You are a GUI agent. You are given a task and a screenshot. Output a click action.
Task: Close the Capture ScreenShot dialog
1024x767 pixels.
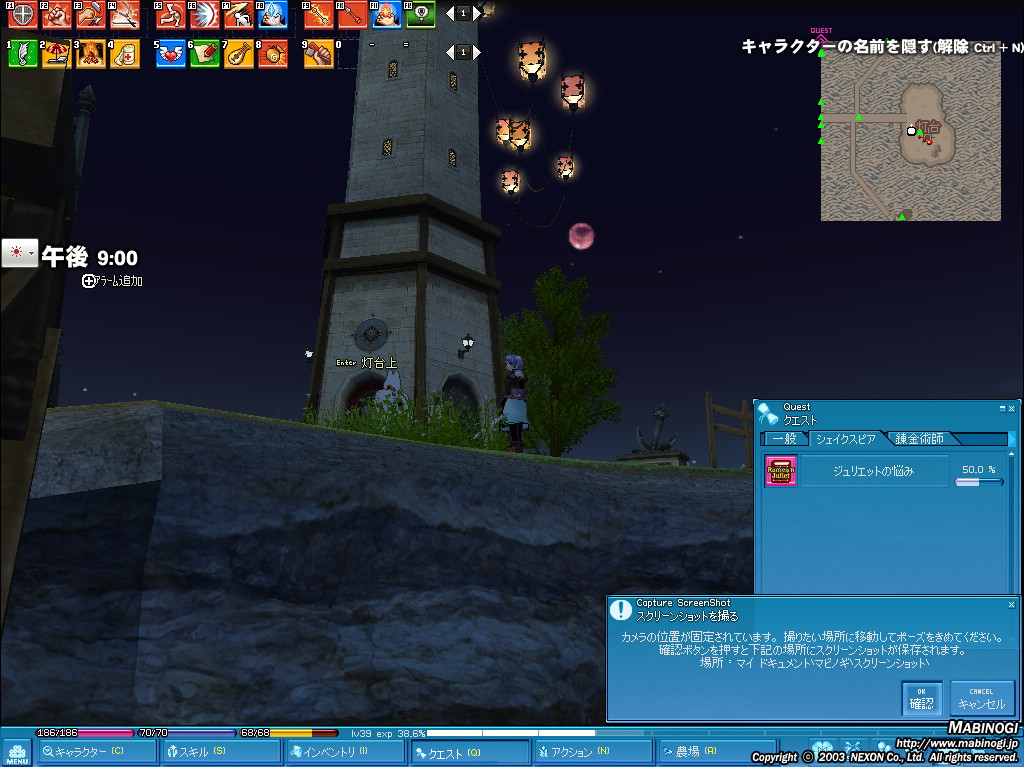(1011, 605)
